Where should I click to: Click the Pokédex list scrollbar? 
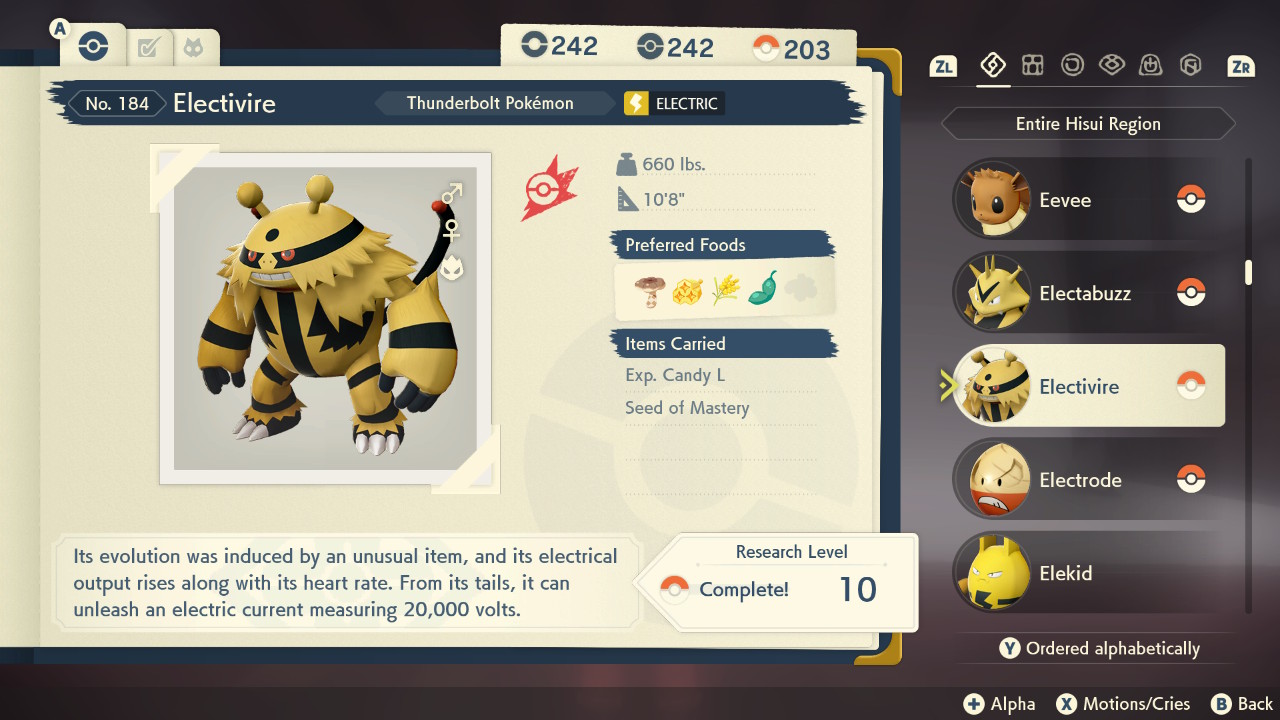tap(1248, 272)
